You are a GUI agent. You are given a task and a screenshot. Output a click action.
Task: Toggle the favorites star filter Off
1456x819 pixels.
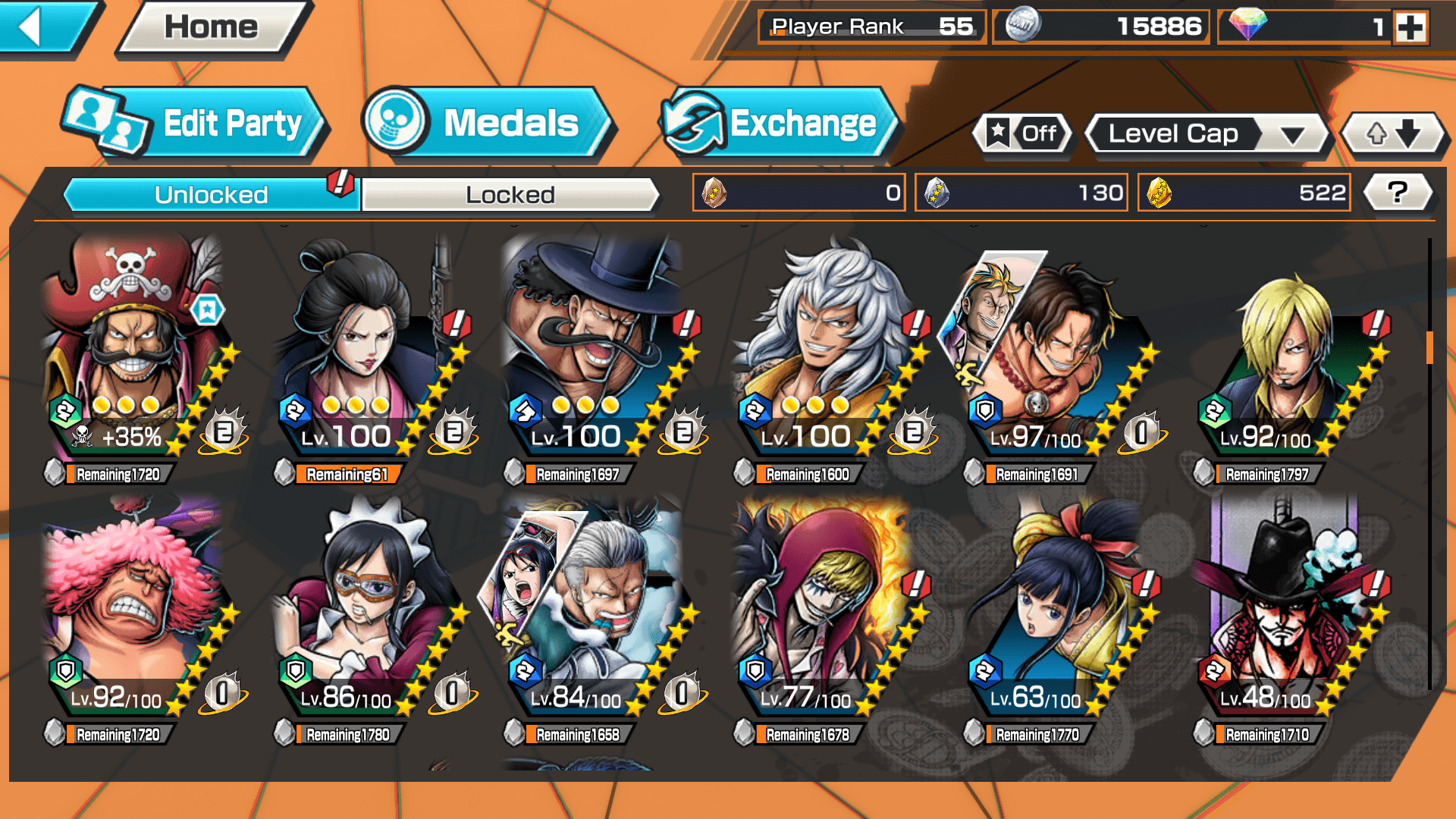pyautogui.click(x=1023, y=134)
